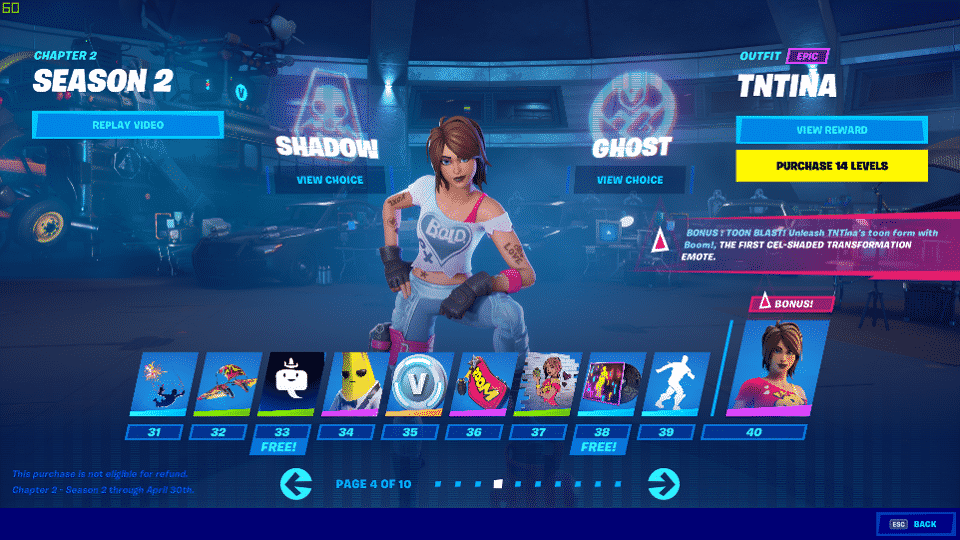Select the level 37 spray reward
The height and width of the screenshot is (540, 960).
[x=546, y=383]
